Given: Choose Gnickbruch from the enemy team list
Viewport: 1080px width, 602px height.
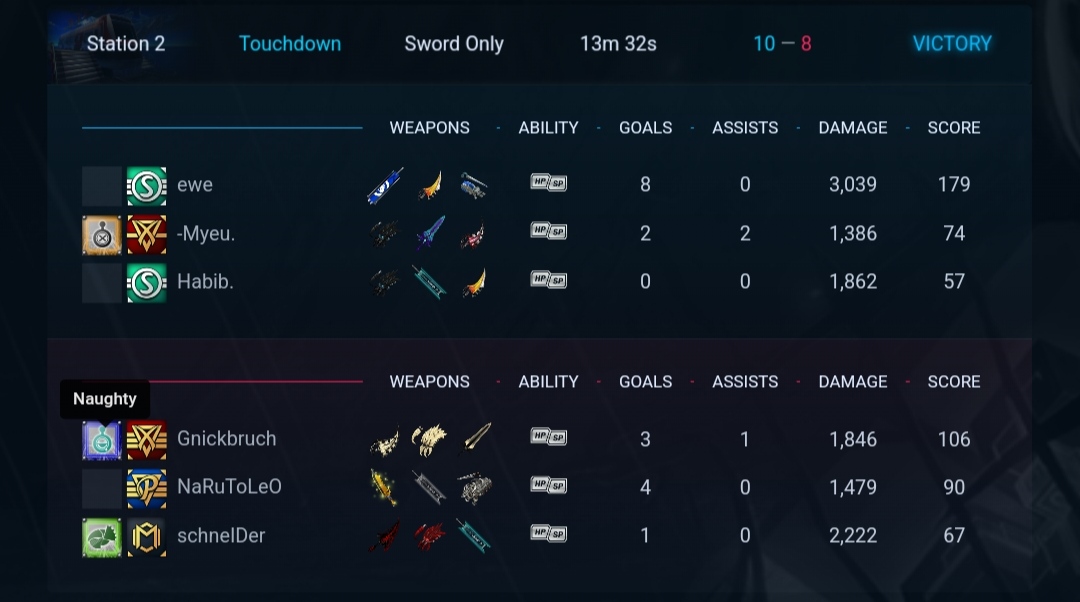Looking at the screenshot, I should [x=226, y=439].
